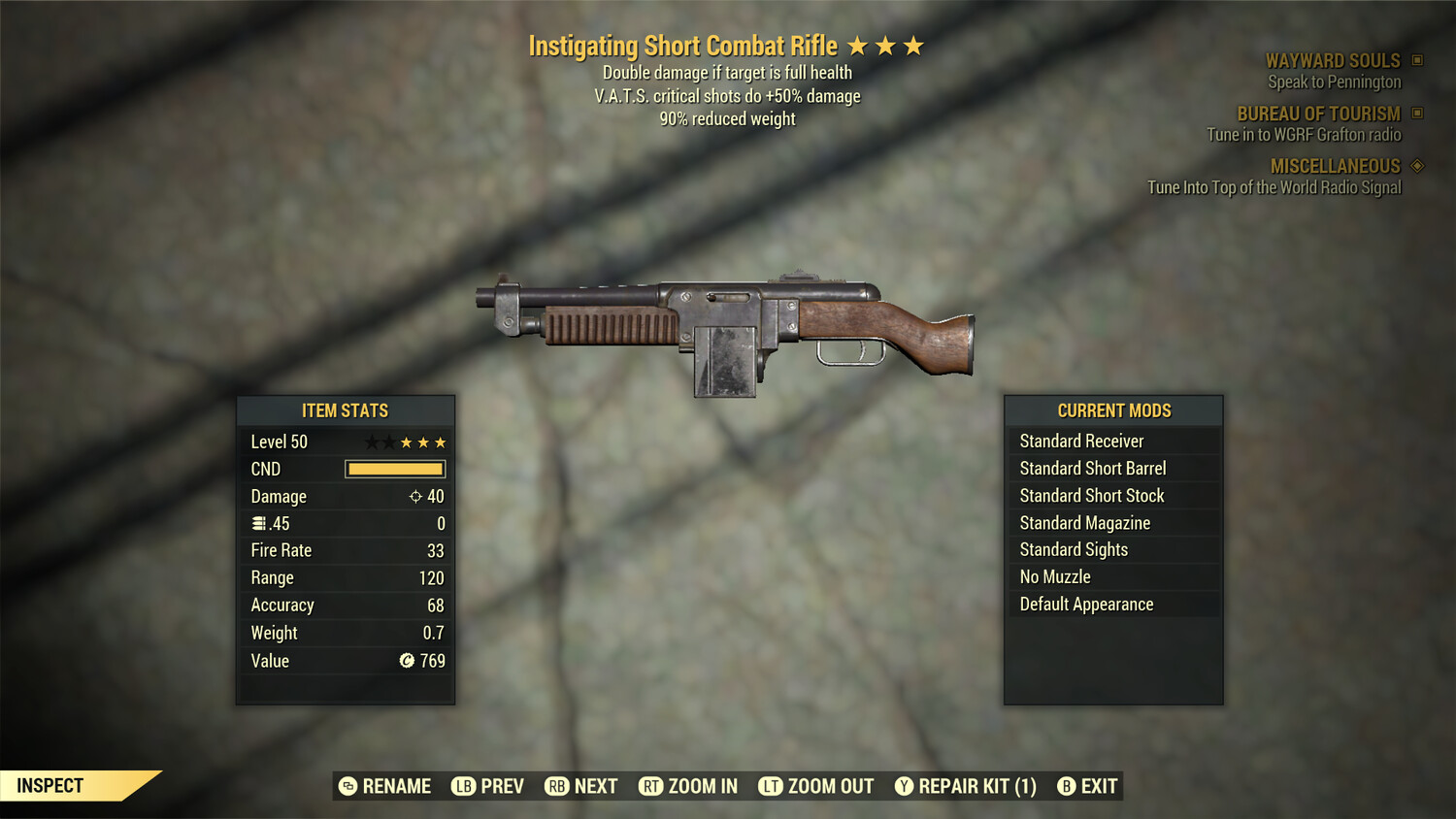Click the Zoom Out trigger icon

point(772,786)
